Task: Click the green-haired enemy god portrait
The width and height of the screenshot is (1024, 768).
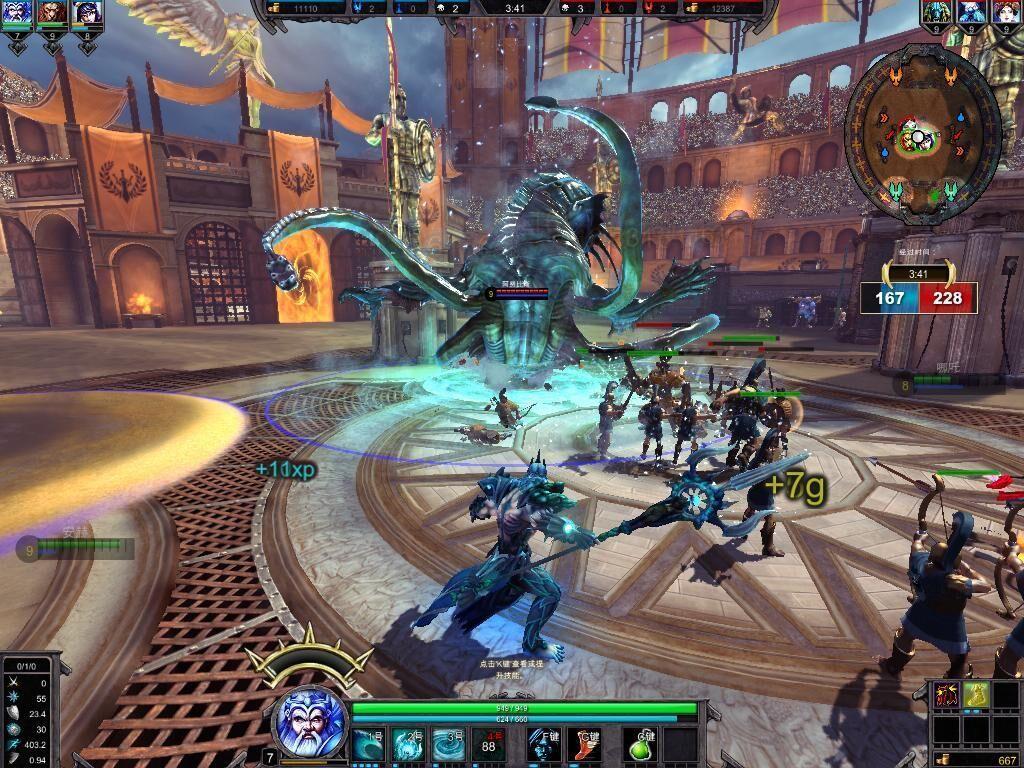Action: coord(937,13)
